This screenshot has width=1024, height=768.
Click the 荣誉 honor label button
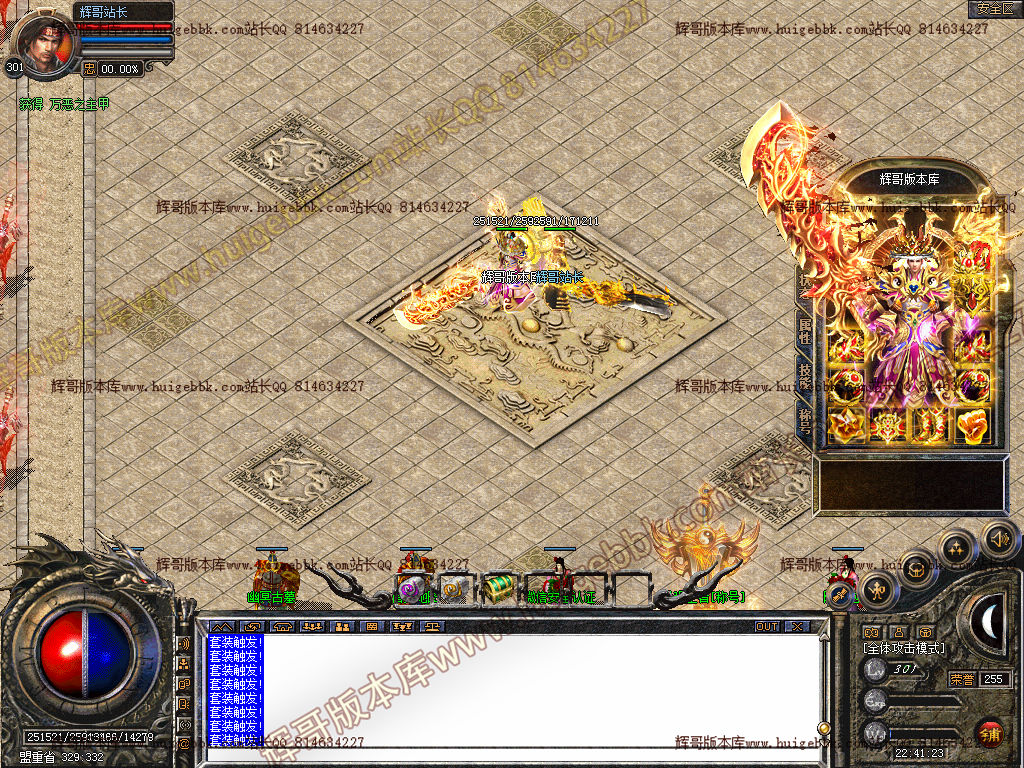point(961,679)
